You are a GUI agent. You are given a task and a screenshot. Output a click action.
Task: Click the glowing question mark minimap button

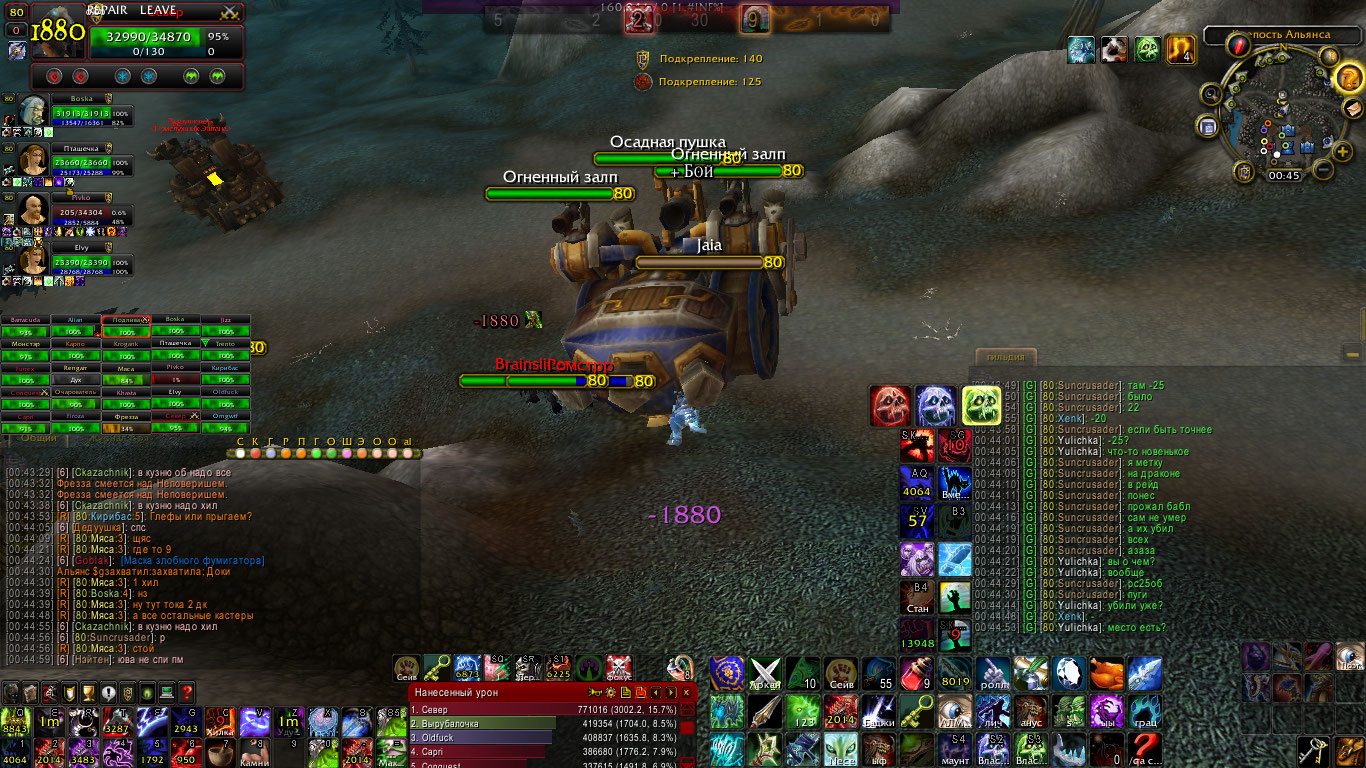click(1347, 77)
